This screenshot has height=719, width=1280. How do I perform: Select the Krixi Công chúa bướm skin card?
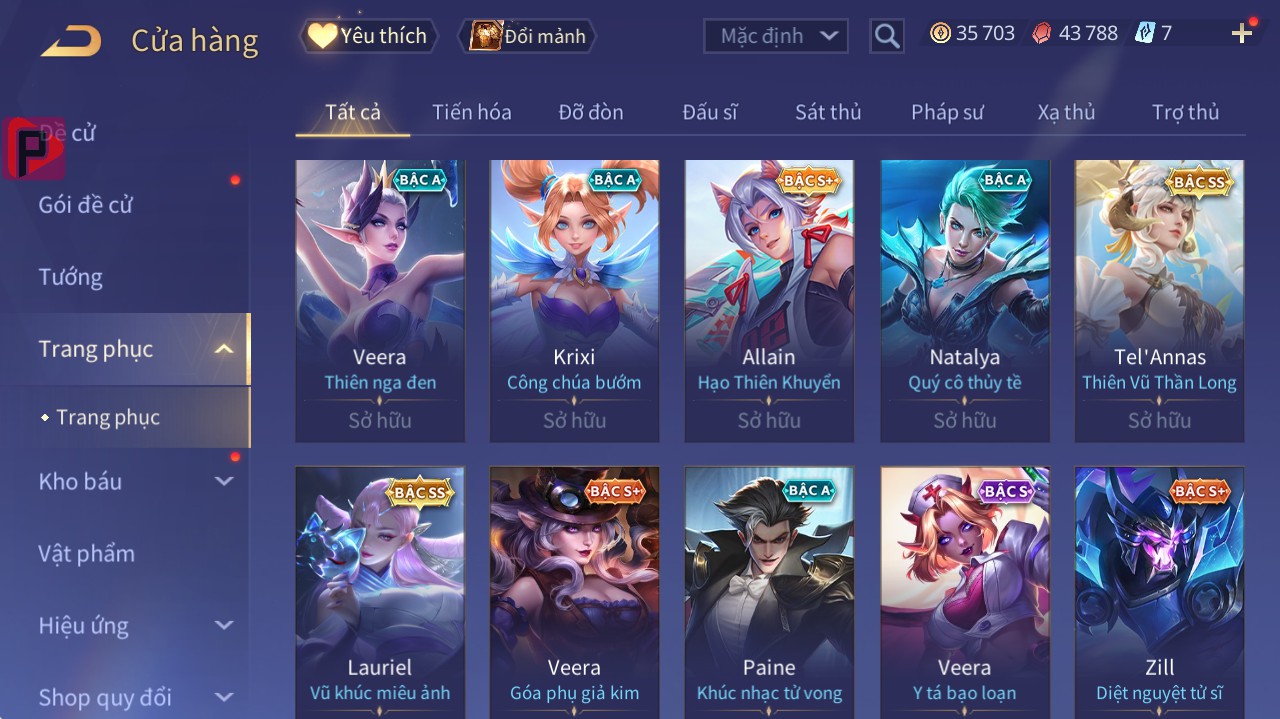(x=574, y=300)
